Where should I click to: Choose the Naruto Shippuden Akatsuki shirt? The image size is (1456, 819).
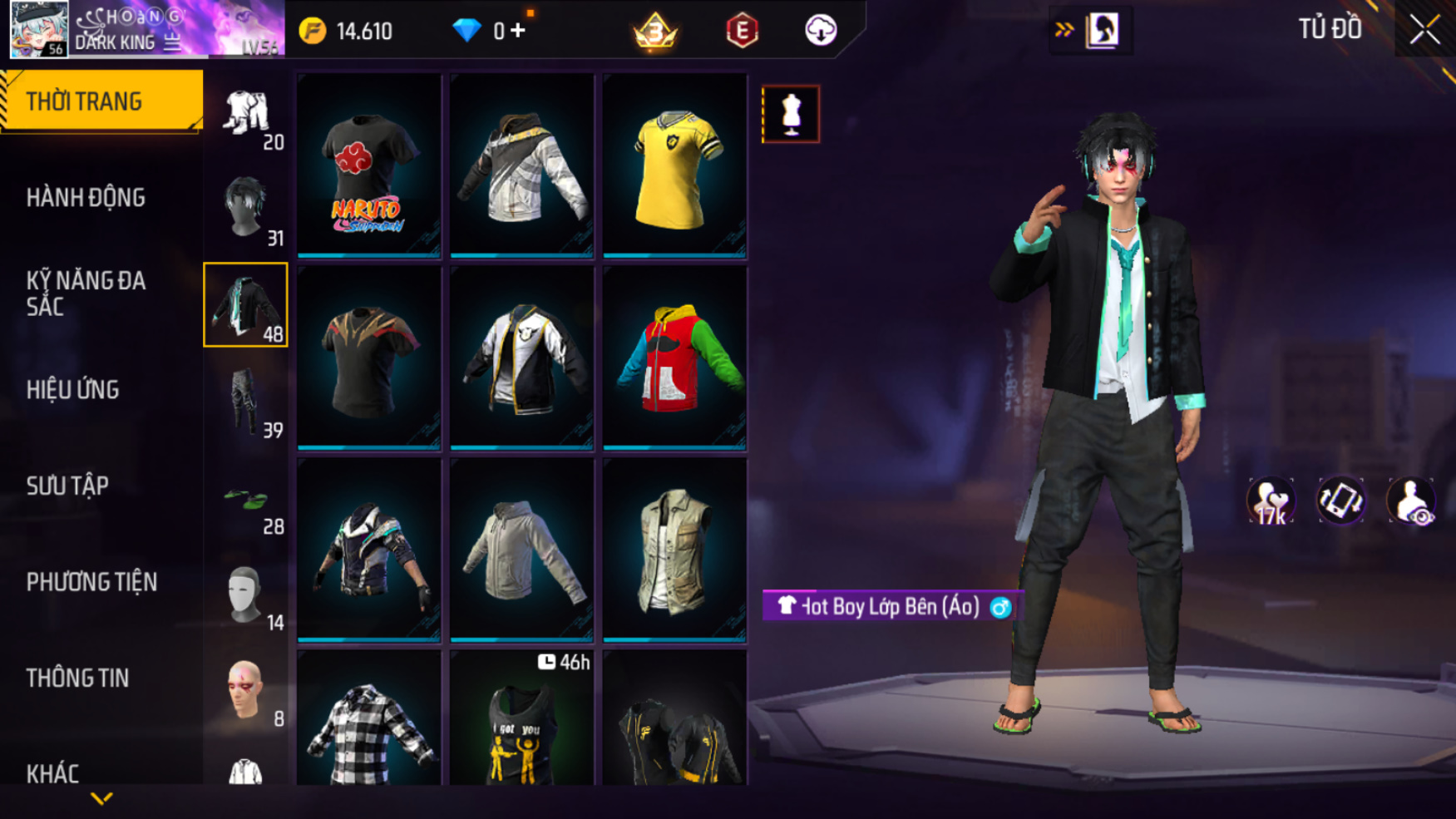point(369,166)
